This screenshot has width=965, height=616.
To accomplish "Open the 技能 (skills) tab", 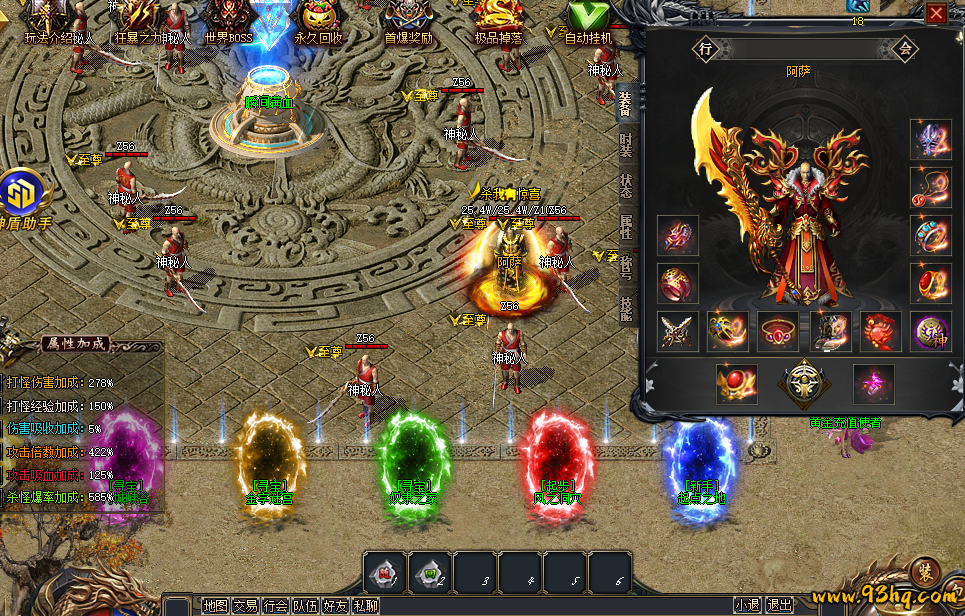I will coord(626,307).
